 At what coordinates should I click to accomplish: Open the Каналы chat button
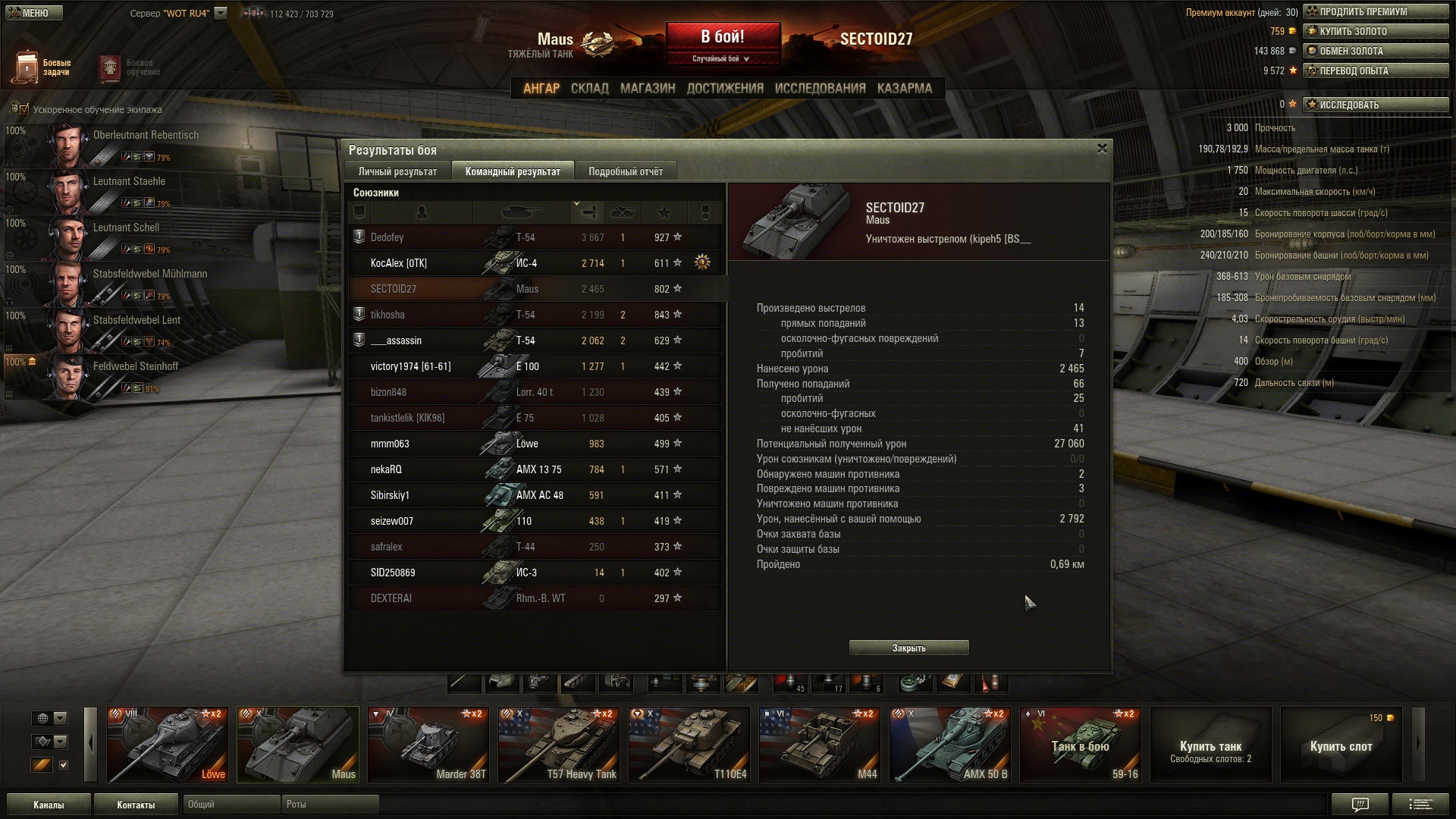49,805
